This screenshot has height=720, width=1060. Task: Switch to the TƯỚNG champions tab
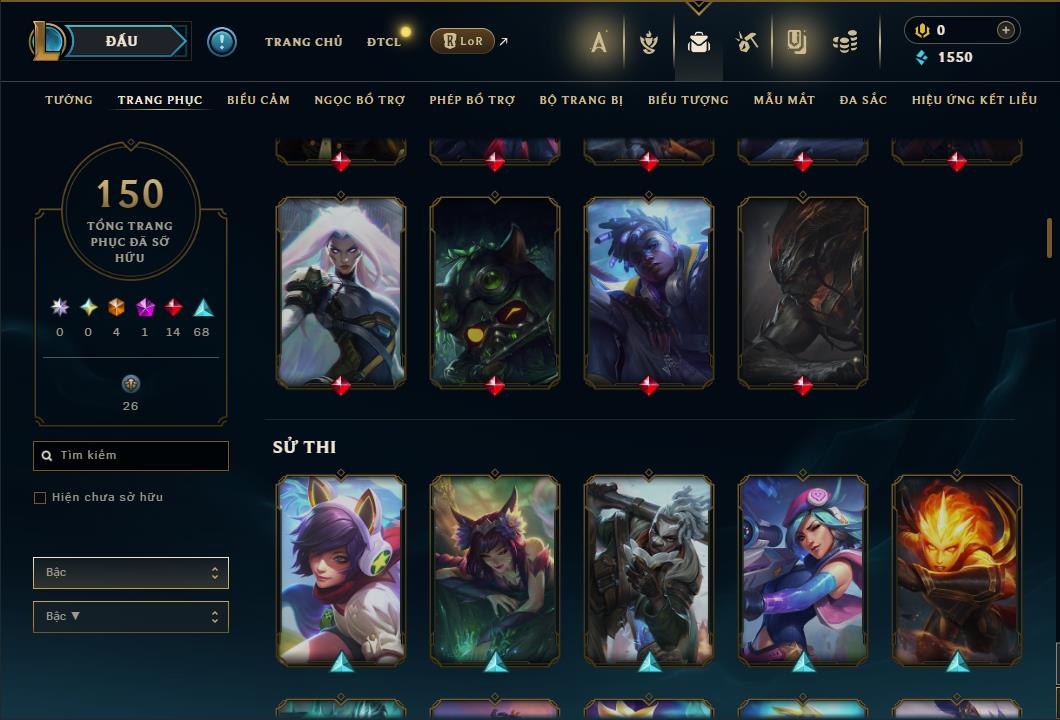pyautogui.click(x=69, y=100)
